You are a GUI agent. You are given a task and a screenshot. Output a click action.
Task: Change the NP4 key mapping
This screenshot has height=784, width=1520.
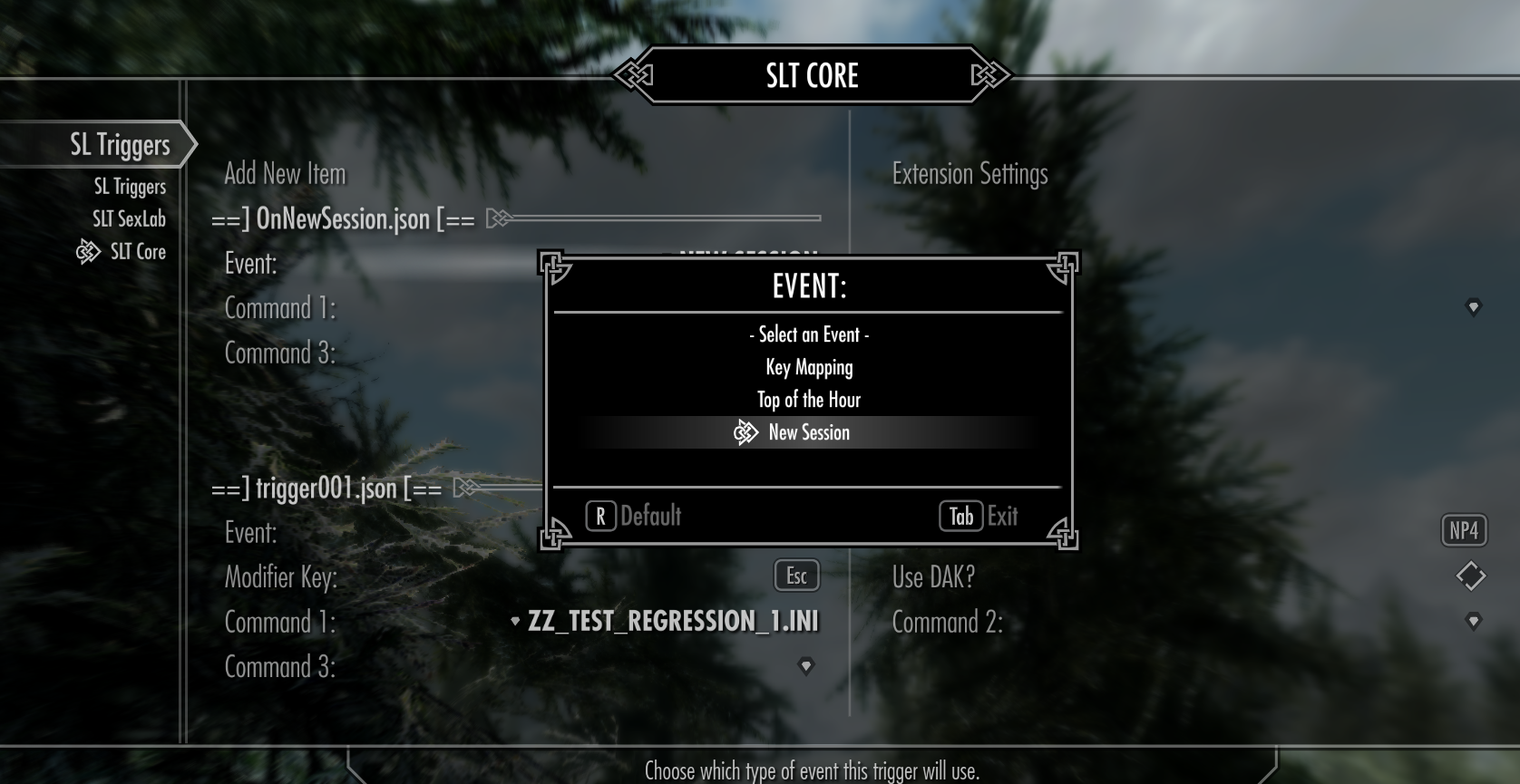click(x=1464, y=530)
